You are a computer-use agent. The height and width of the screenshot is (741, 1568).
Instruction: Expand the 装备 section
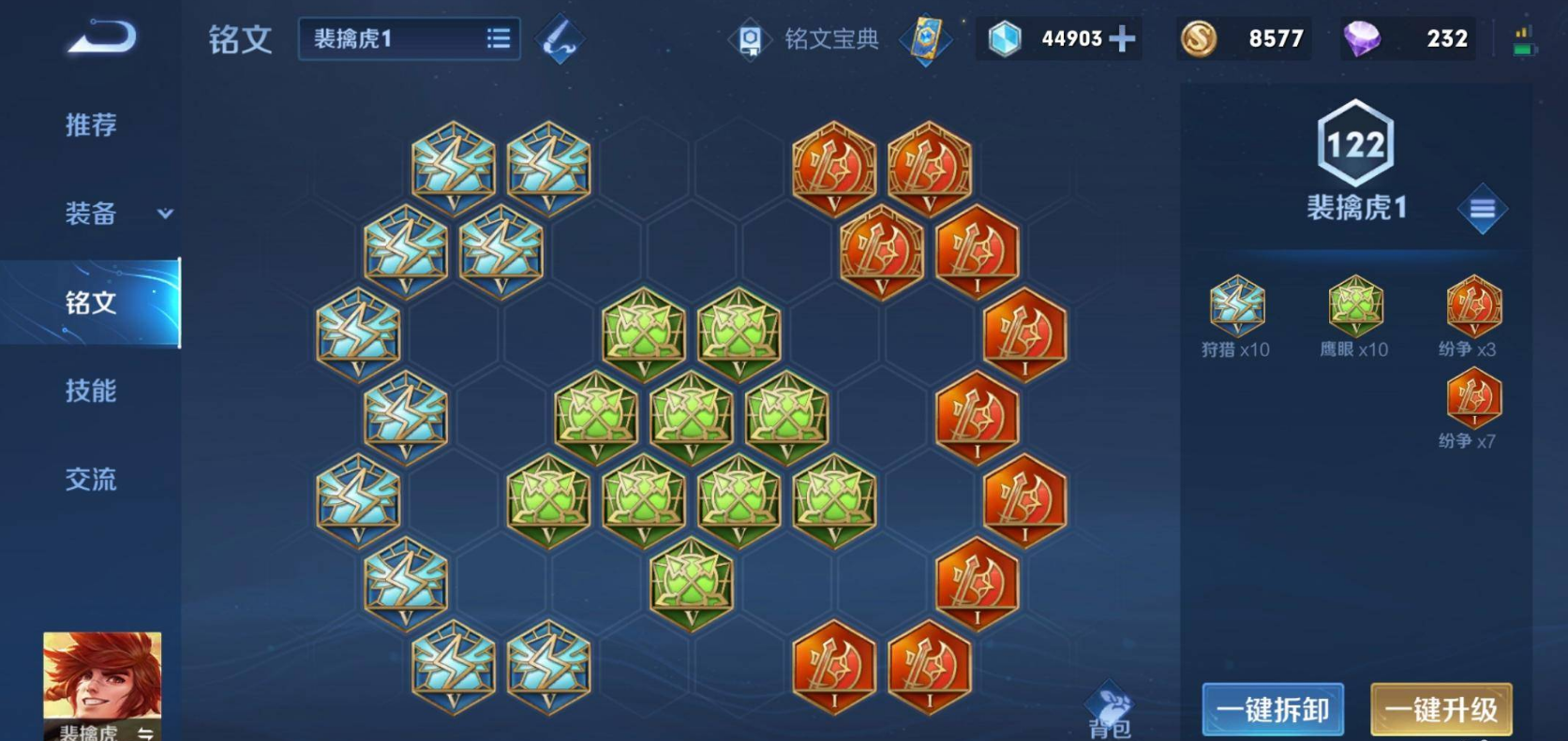click(x=117, y=214)
